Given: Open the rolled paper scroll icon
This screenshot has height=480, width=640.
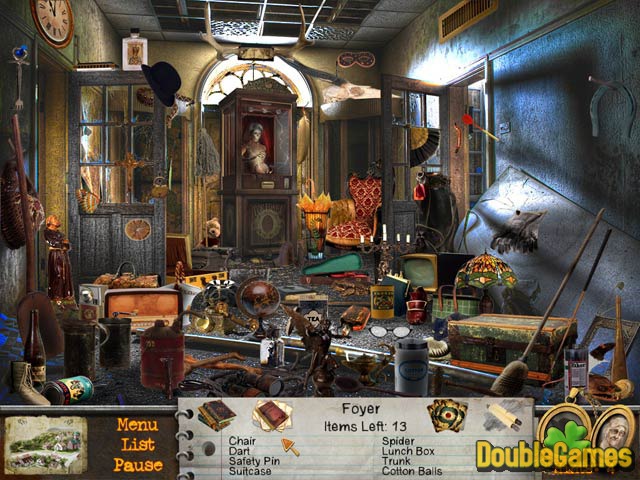Looking at the screenshot, I should click(x=503, y=415).
